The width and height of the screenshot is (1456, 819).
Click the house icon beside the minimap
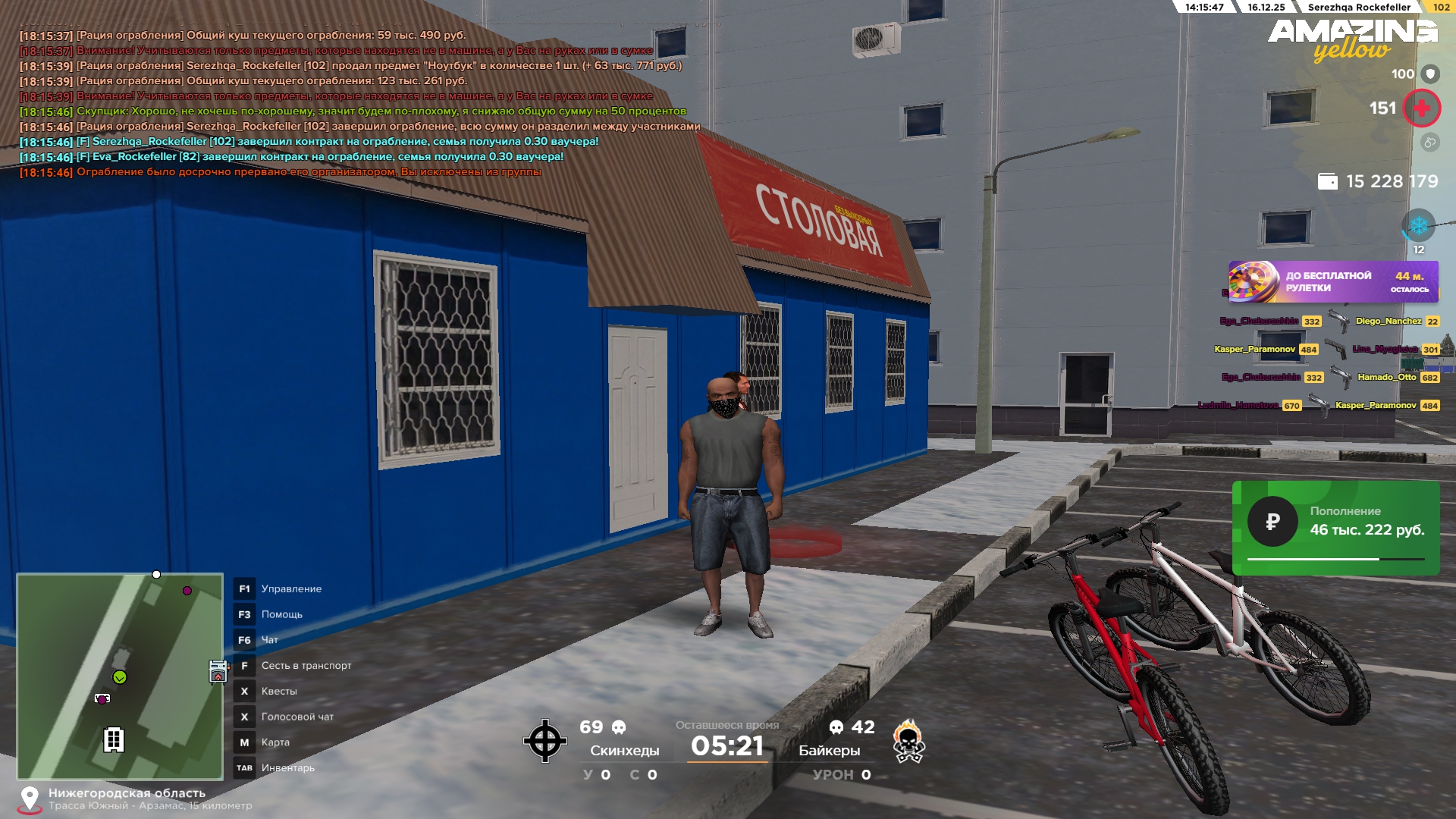pos(218,672)
